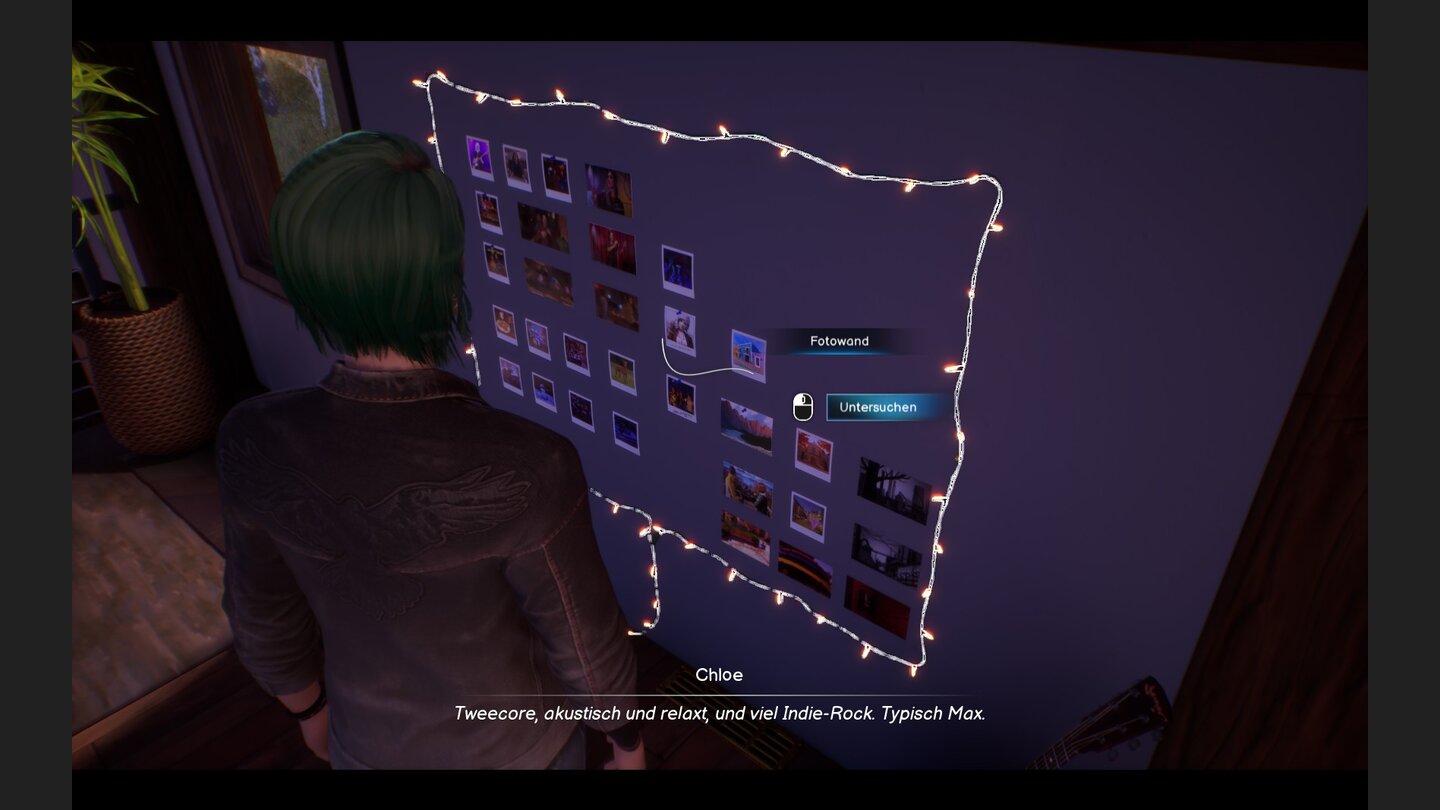The image size is (1440, 810).
Task: Click the subtitle text about Indie-Rock
Action: (x=720, y=713)
